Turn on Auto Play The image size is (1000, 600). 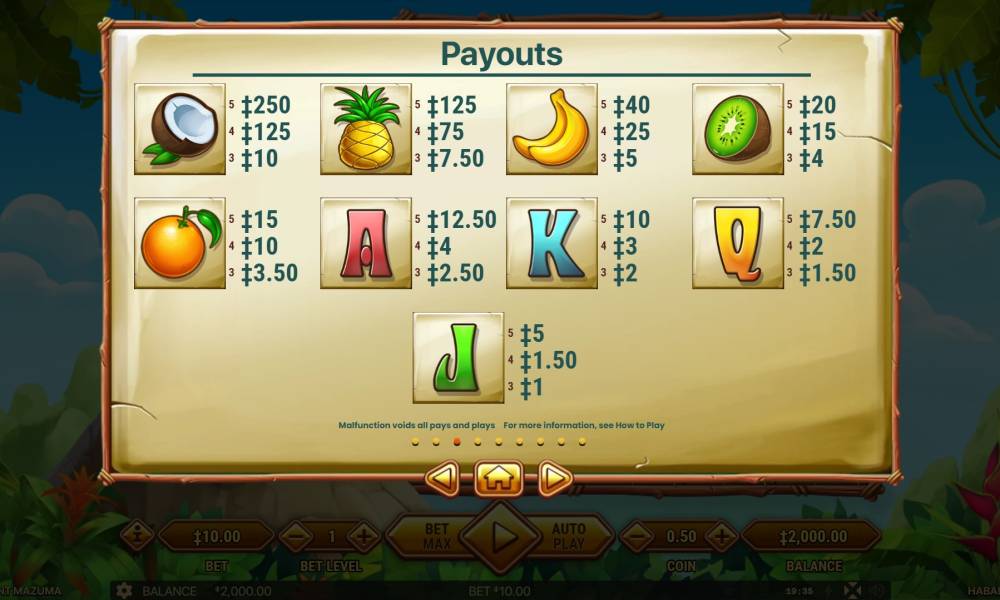click(568, 537)
